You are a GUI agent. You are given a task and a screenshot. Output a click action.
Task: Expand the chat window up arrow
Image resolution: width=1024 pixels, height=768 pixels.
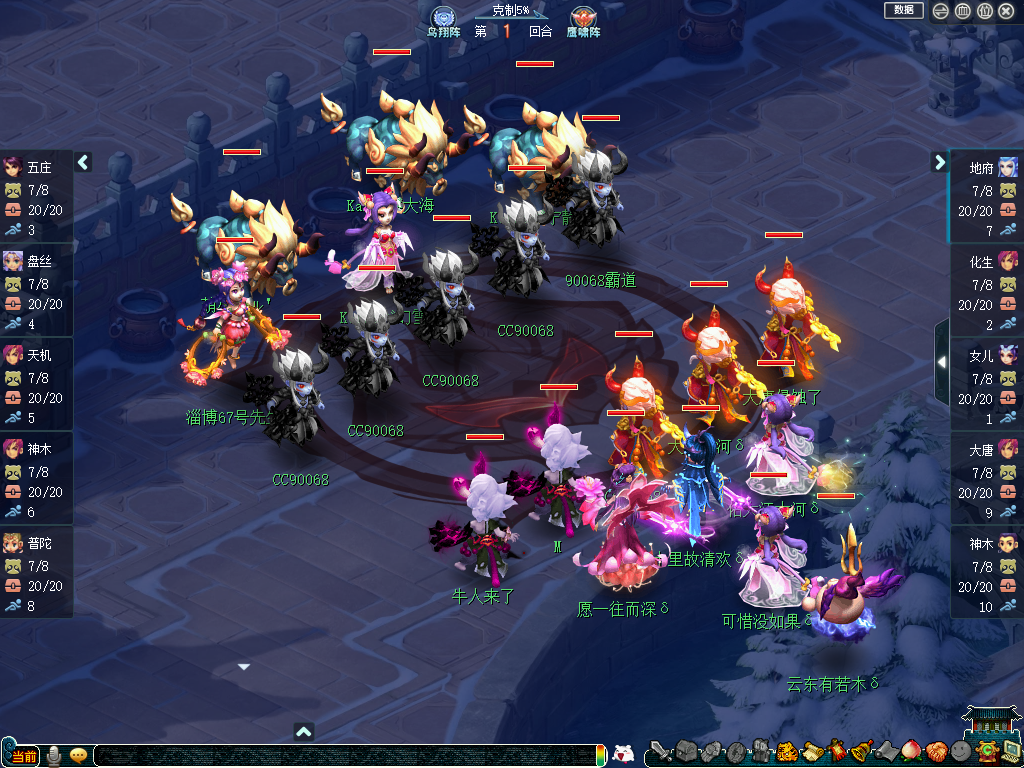(x=304, y=731)
